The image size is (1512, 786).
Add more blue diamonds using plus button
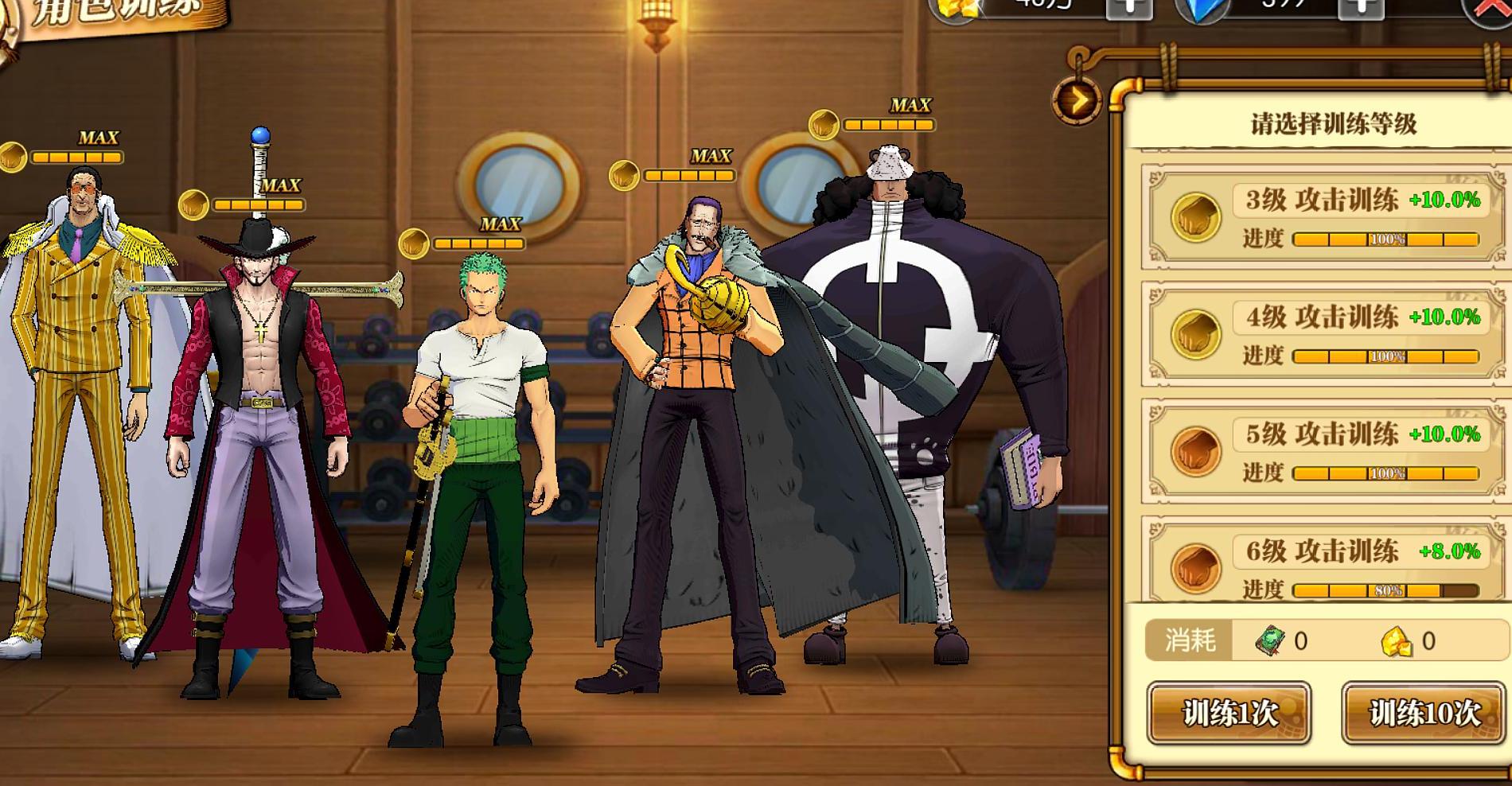click(1362, 8)
